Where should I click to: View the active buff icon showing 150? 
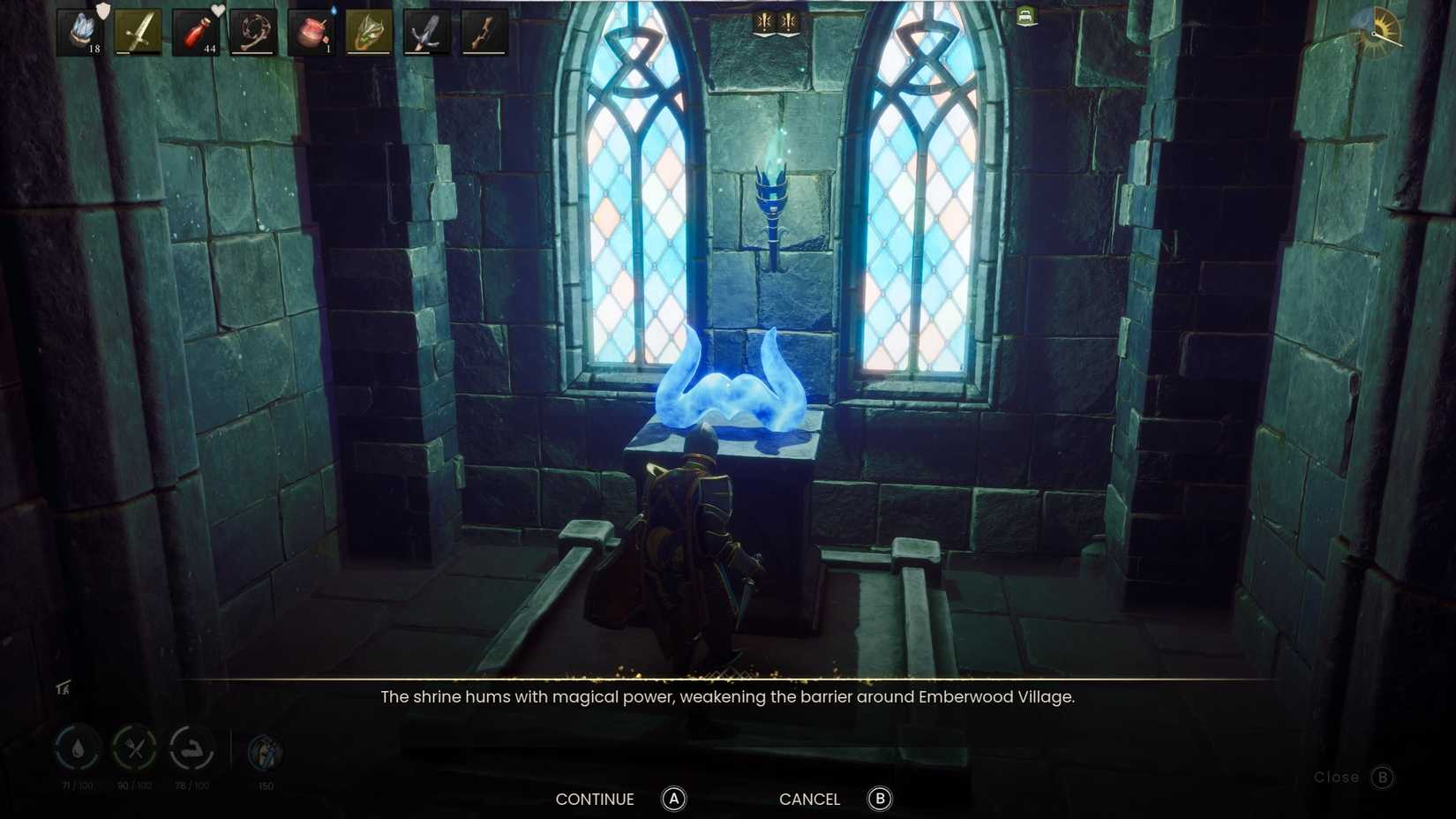click(263, 752)
